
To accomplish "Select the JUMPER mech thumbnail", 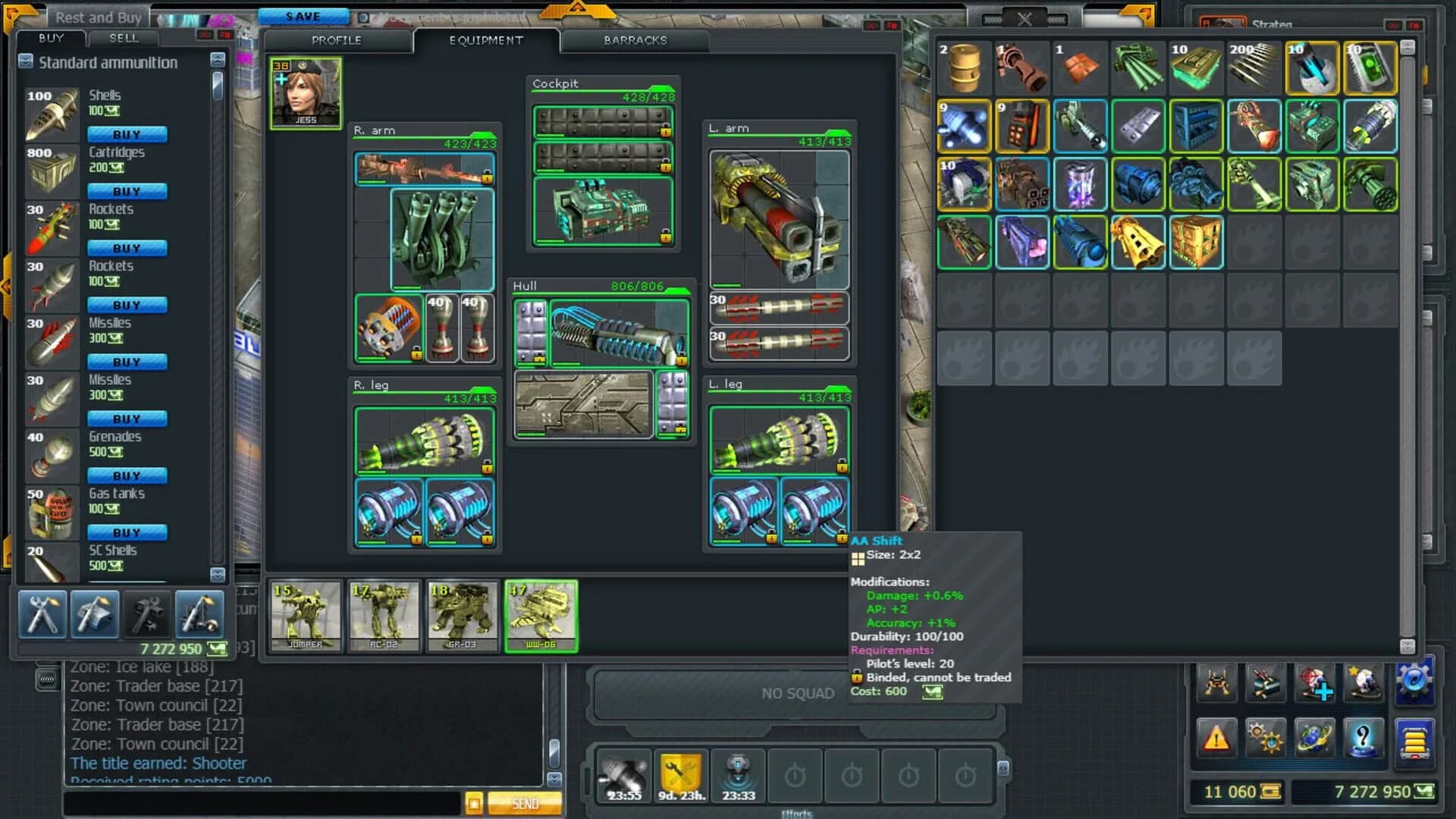I will point(305,616).
